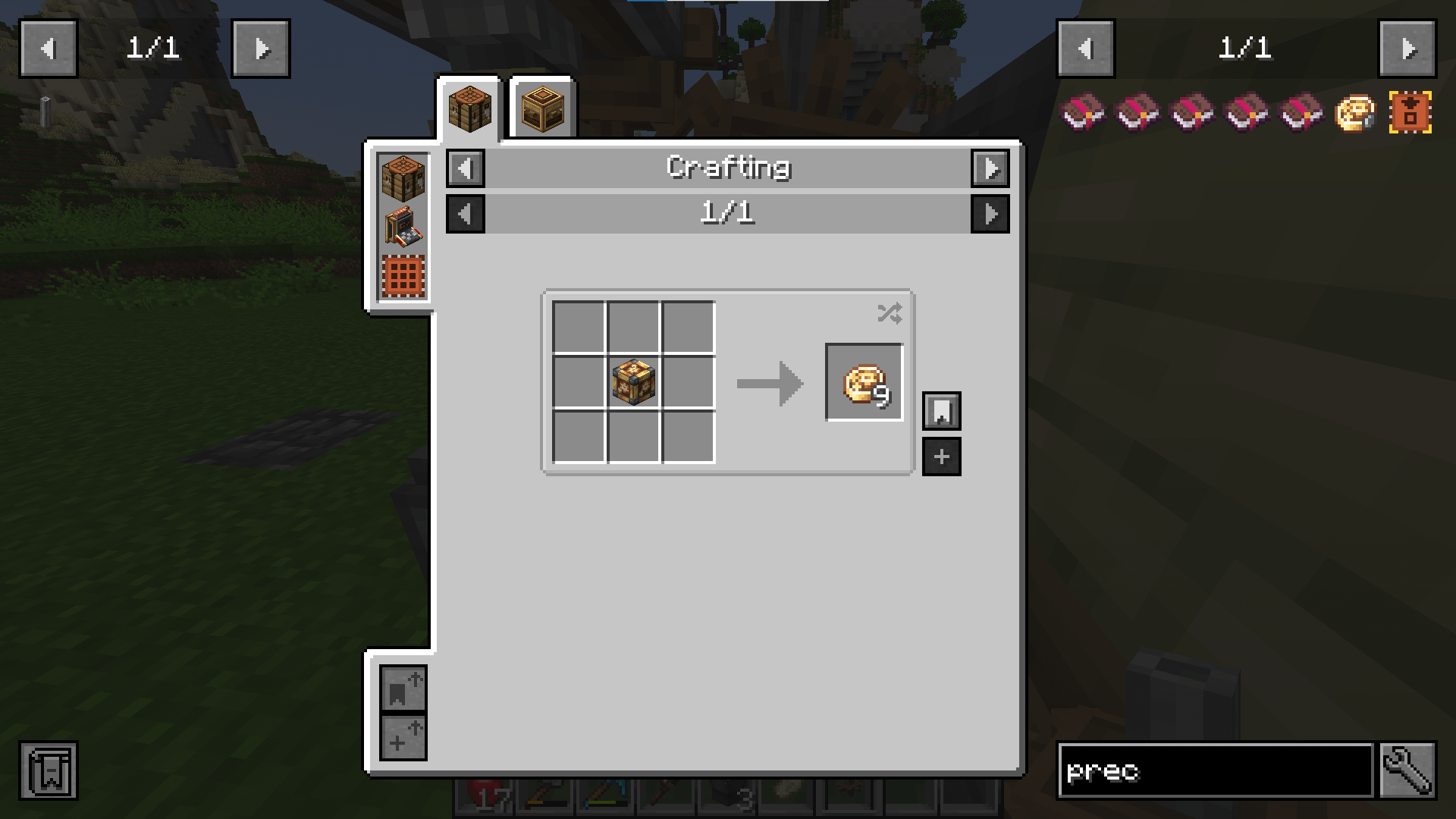Screen dimensions: 1456x819
Task: Show the previous recipe page
Action: coord(466,214)
